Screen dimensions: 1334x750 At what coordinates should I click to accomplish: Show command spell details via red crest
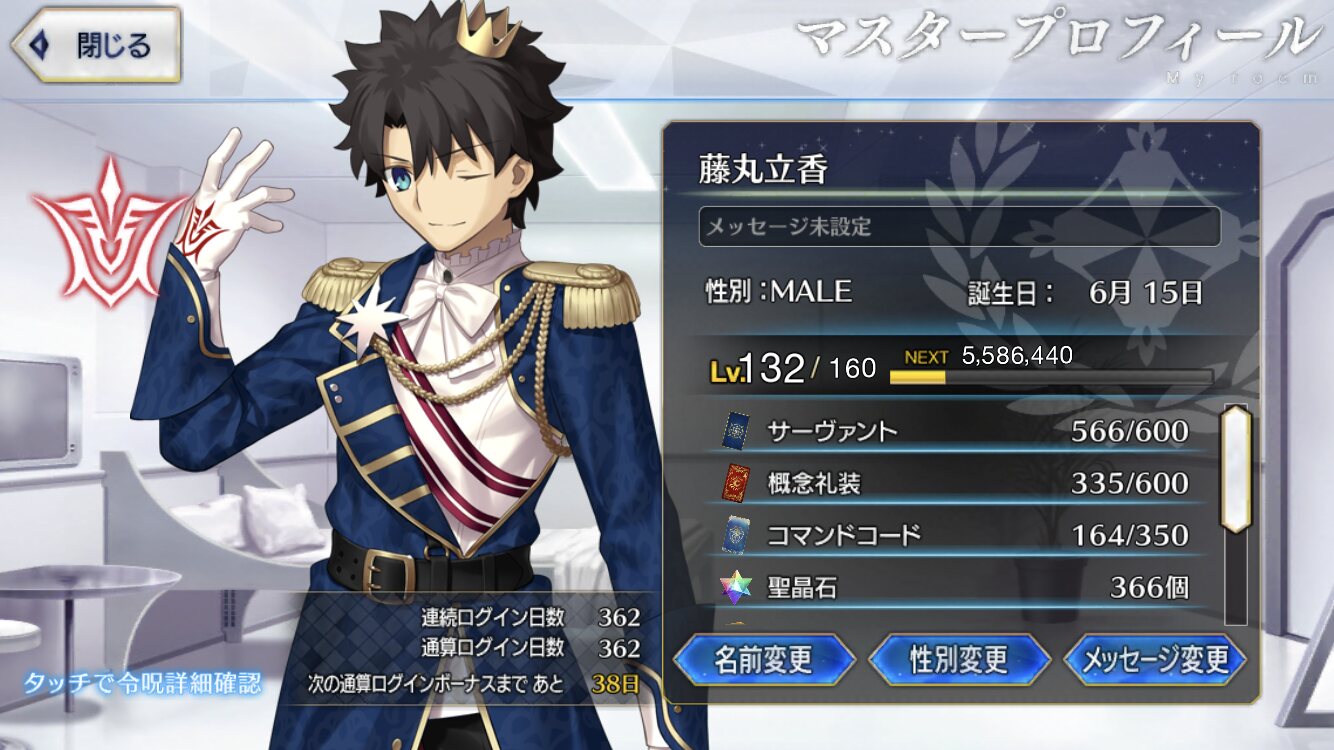(x=107, y=236)
